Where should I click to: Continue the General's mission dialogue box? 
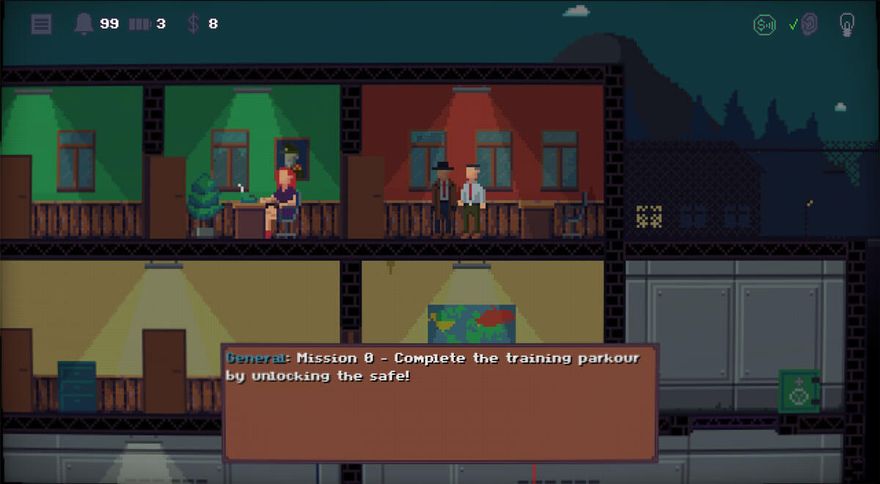point(439,402)
